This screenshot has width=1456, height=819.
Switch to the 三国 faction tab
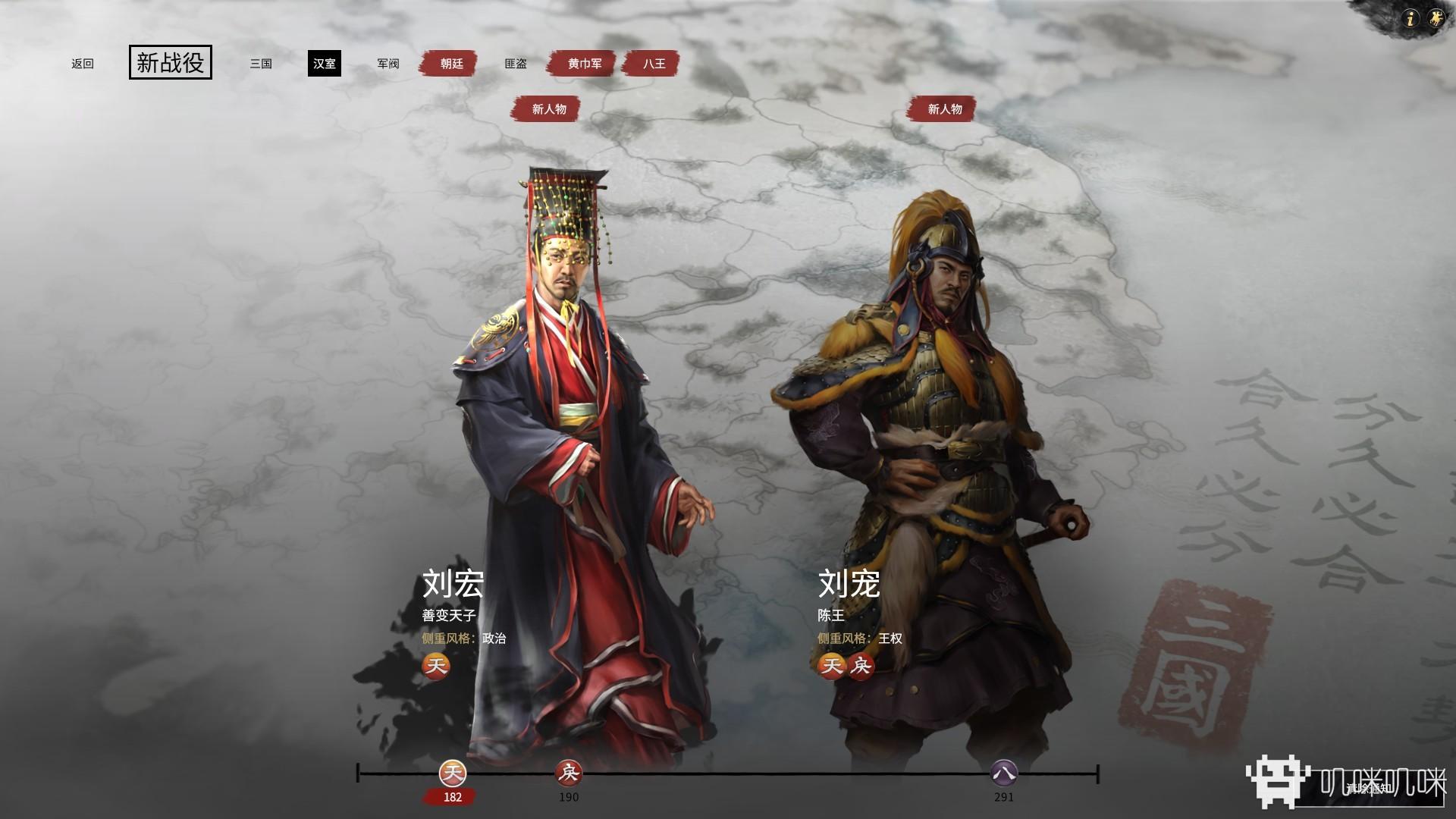(x=261, y=64)
